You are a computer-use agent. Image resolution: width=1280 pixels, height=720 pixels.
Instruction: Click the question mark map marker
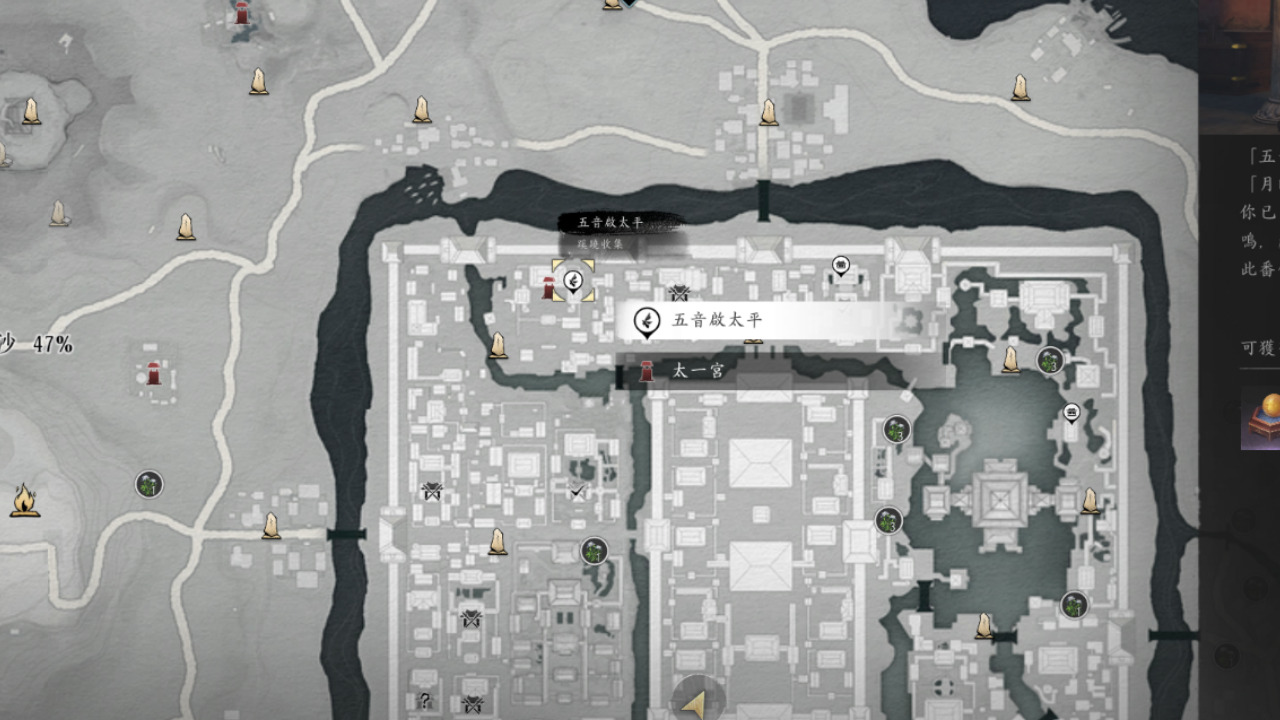click(425, 701)
